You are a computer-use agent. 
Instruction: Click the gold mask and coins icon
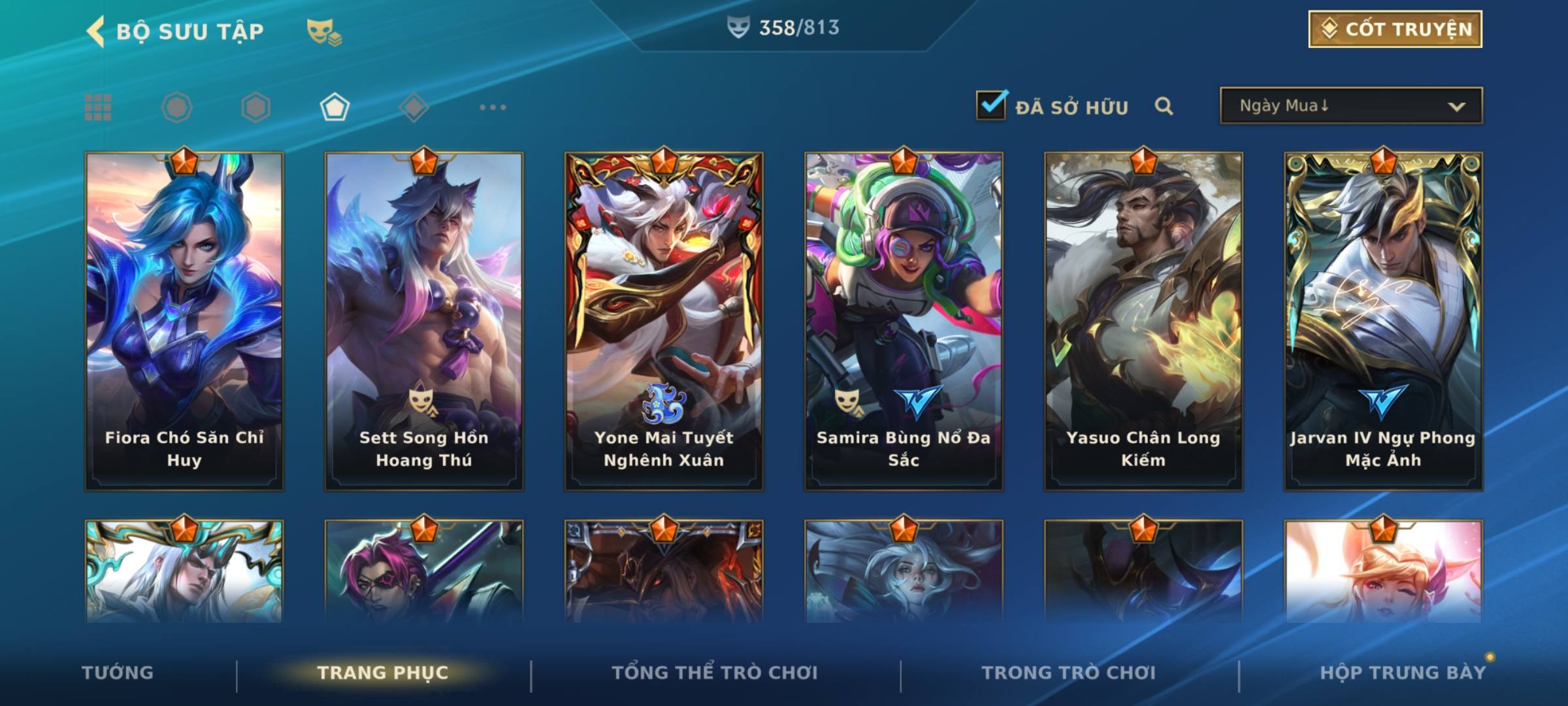(324, 31)
